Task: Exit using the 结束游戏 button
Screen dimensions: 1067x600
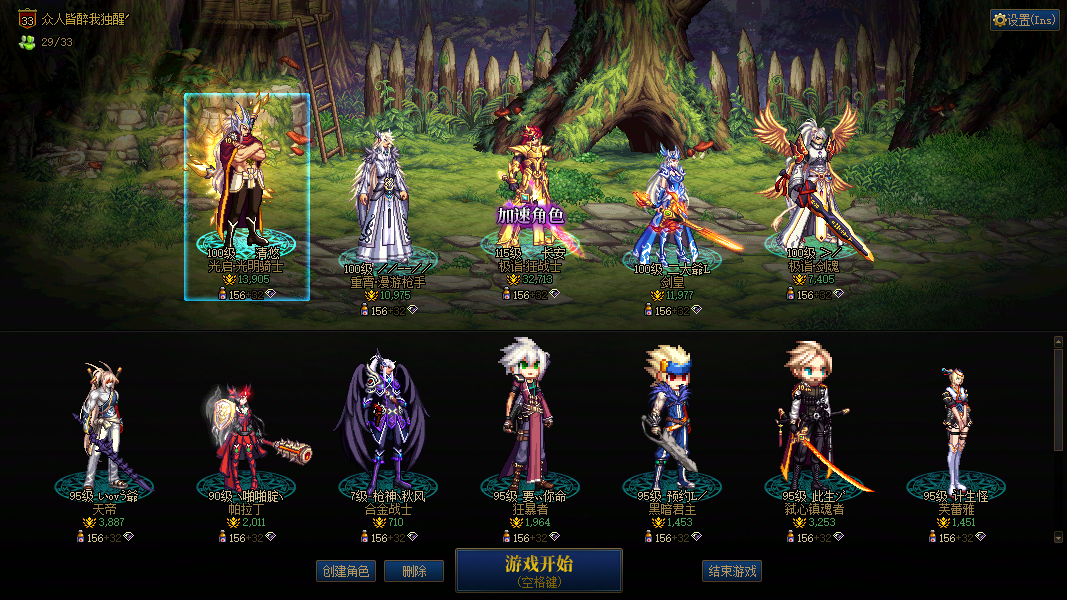Action: (732, 571)
